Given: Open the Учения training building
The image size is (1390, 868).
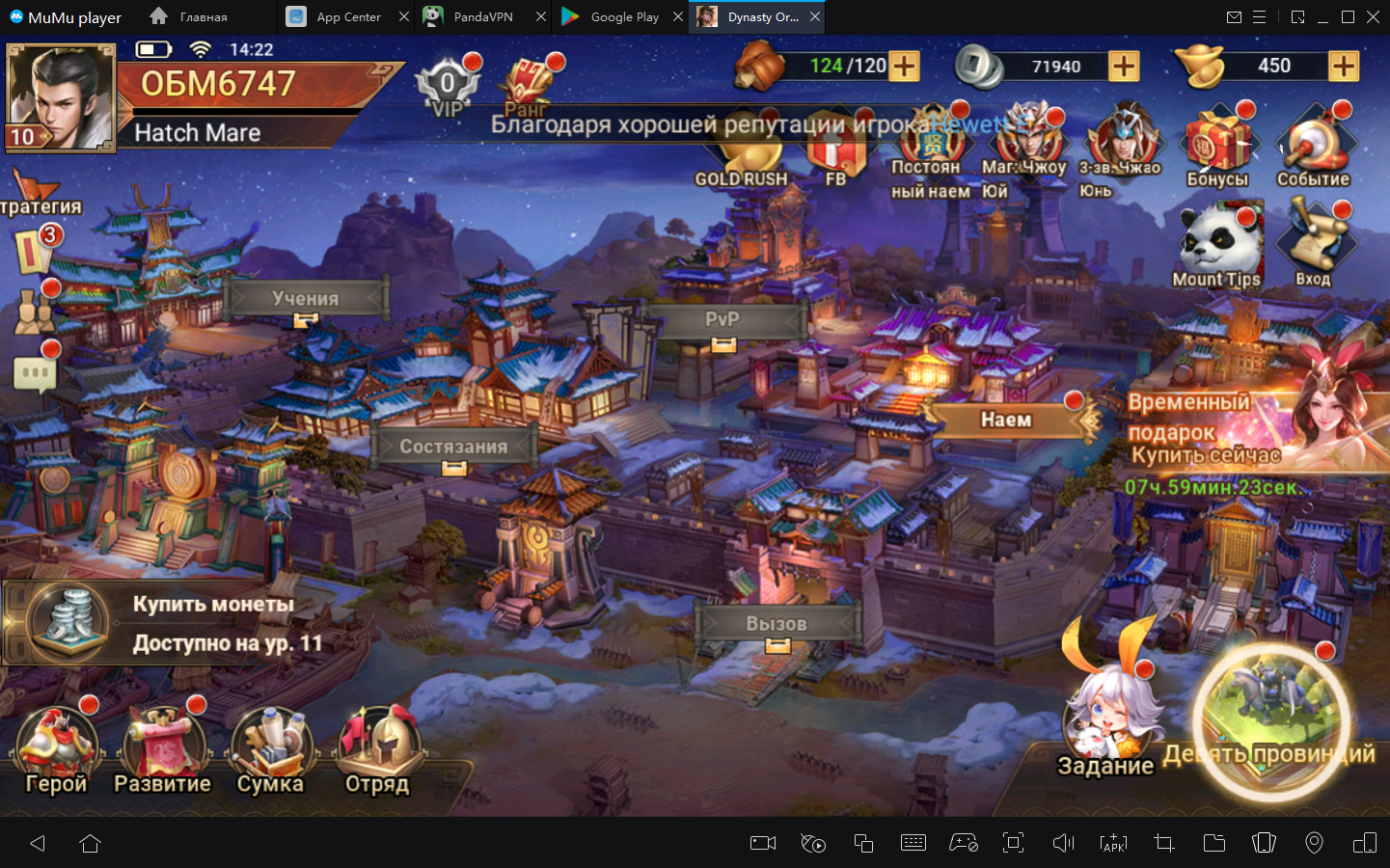Looking at the screenshot, I should pyautogui.click(x=306, y=299).
